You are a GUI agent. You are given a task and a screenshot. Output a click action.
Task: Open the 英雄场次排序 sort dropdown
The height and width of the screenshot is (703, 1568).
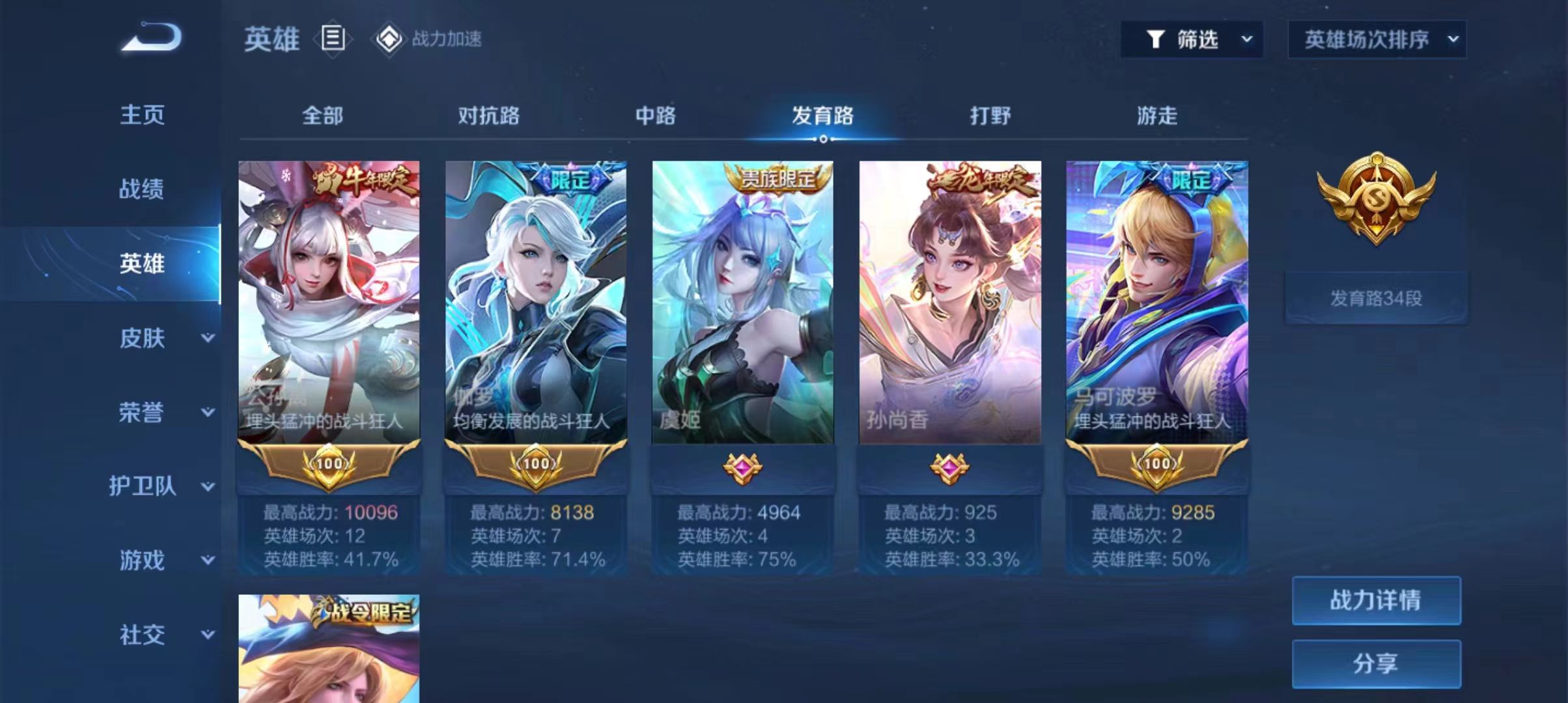[x=1377, y=40]
